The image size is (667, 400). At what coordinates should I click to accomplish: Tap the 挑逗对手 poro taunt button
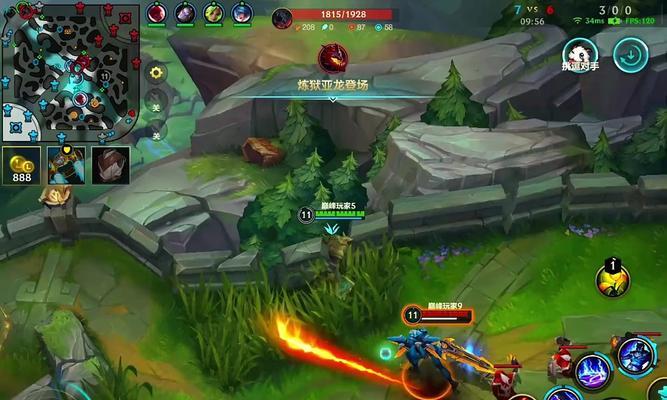581,54
